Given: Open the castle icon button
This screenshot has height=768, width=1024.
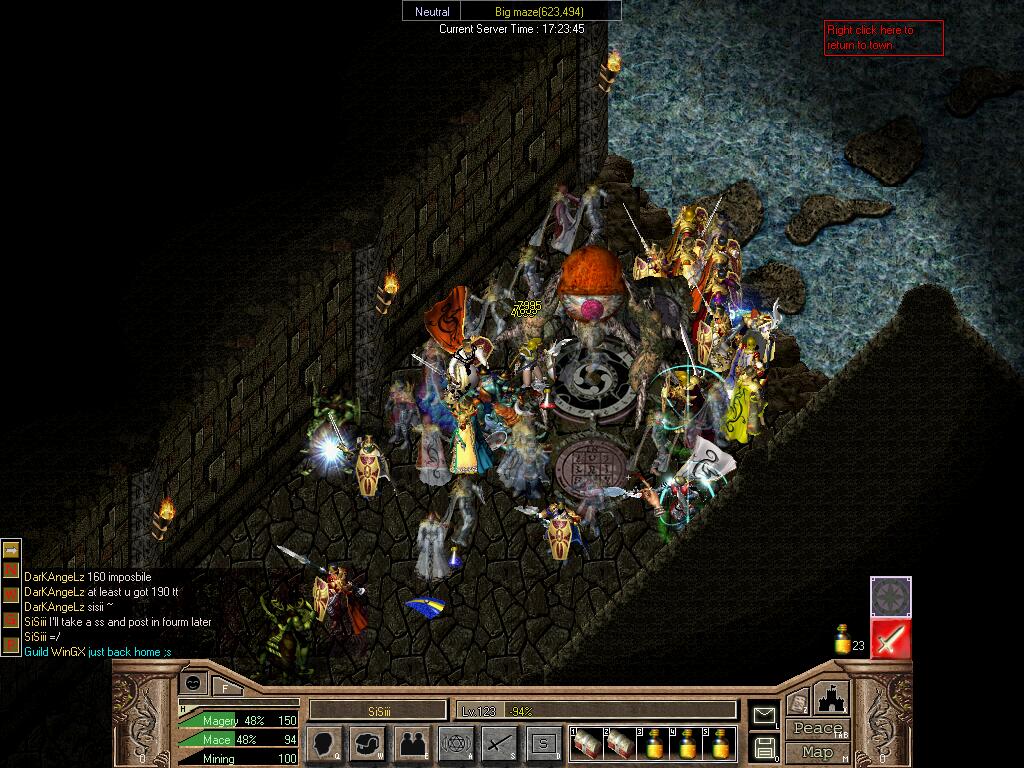Looking at the screenshot, I should (x=831, y=699).
